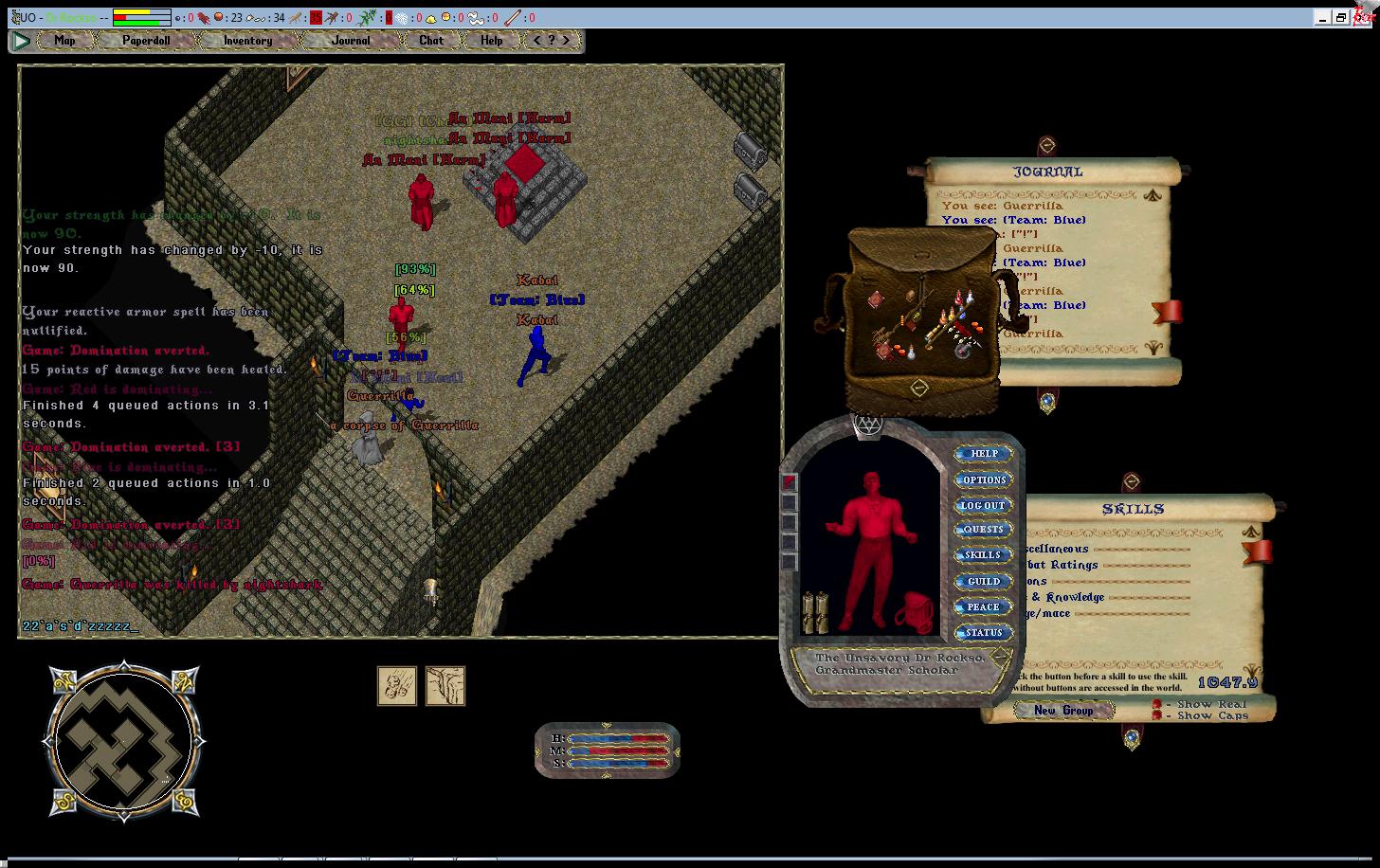This screenshot has width=1380, height=868.
Task: Open the Chat menu
Action: tap(431, 41)
